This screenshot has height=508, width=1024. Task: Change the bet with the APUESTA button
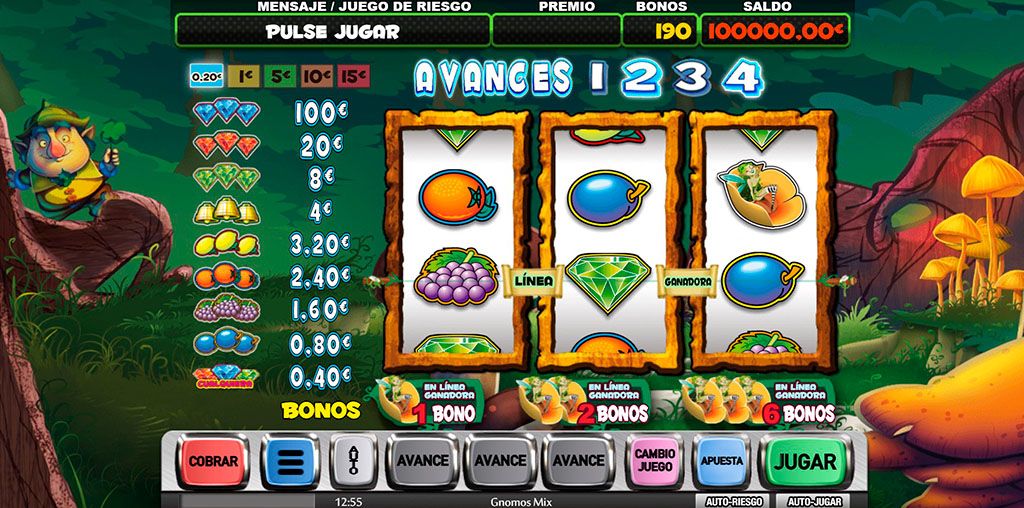(721, 461)
